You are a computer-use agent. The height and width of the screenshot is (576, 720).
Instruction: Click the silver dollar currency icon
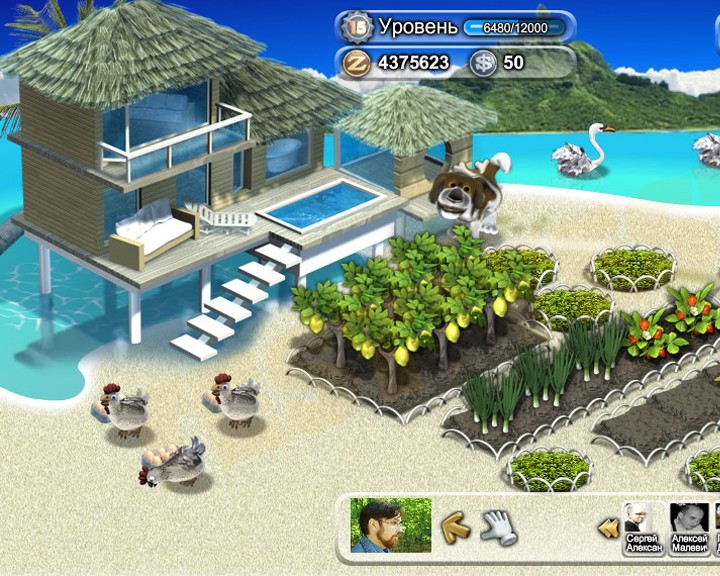(484, 62)
